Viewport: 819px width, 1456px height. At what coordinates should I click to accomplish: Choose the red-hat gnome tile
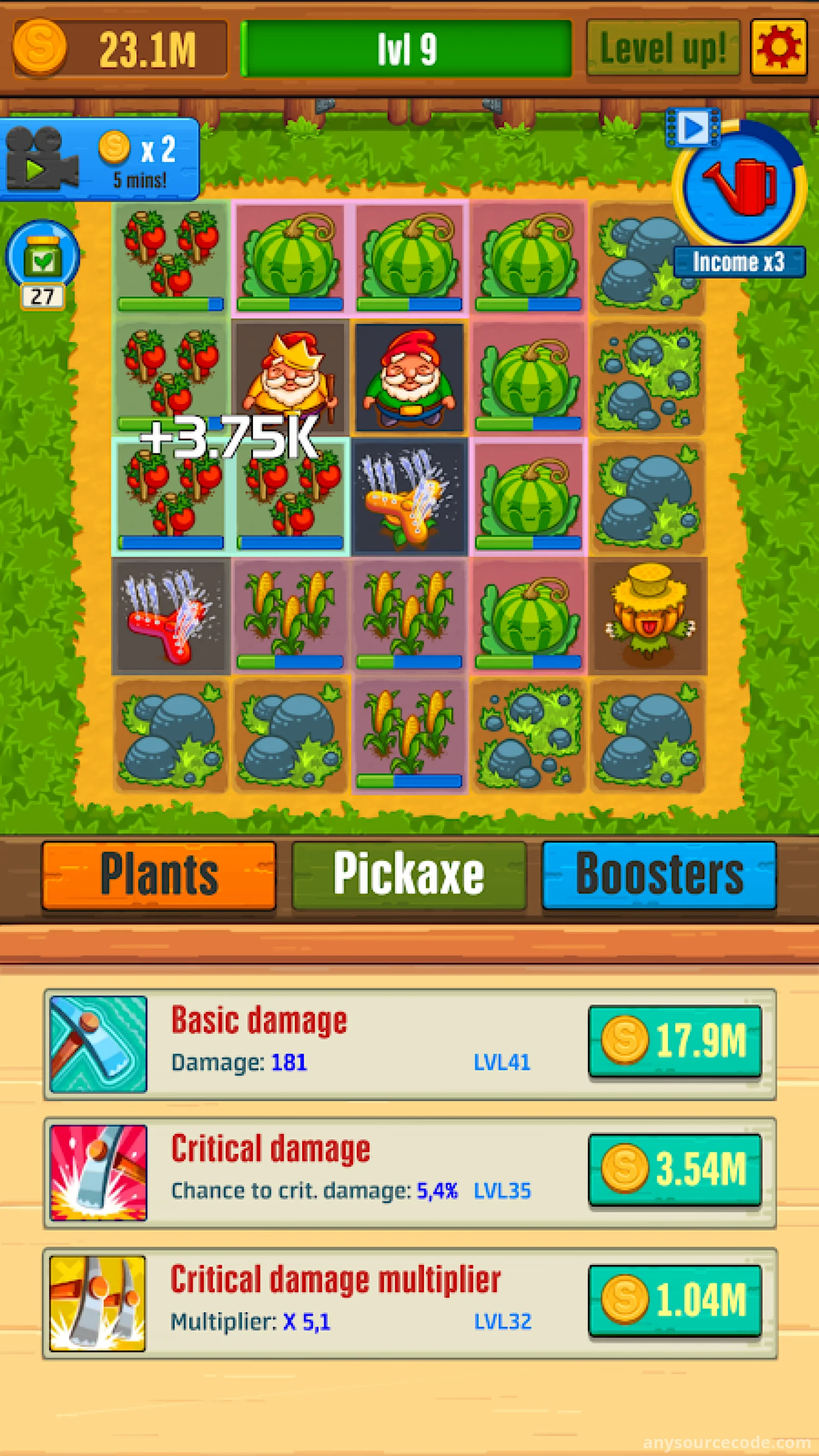click(x=409, y=377)
